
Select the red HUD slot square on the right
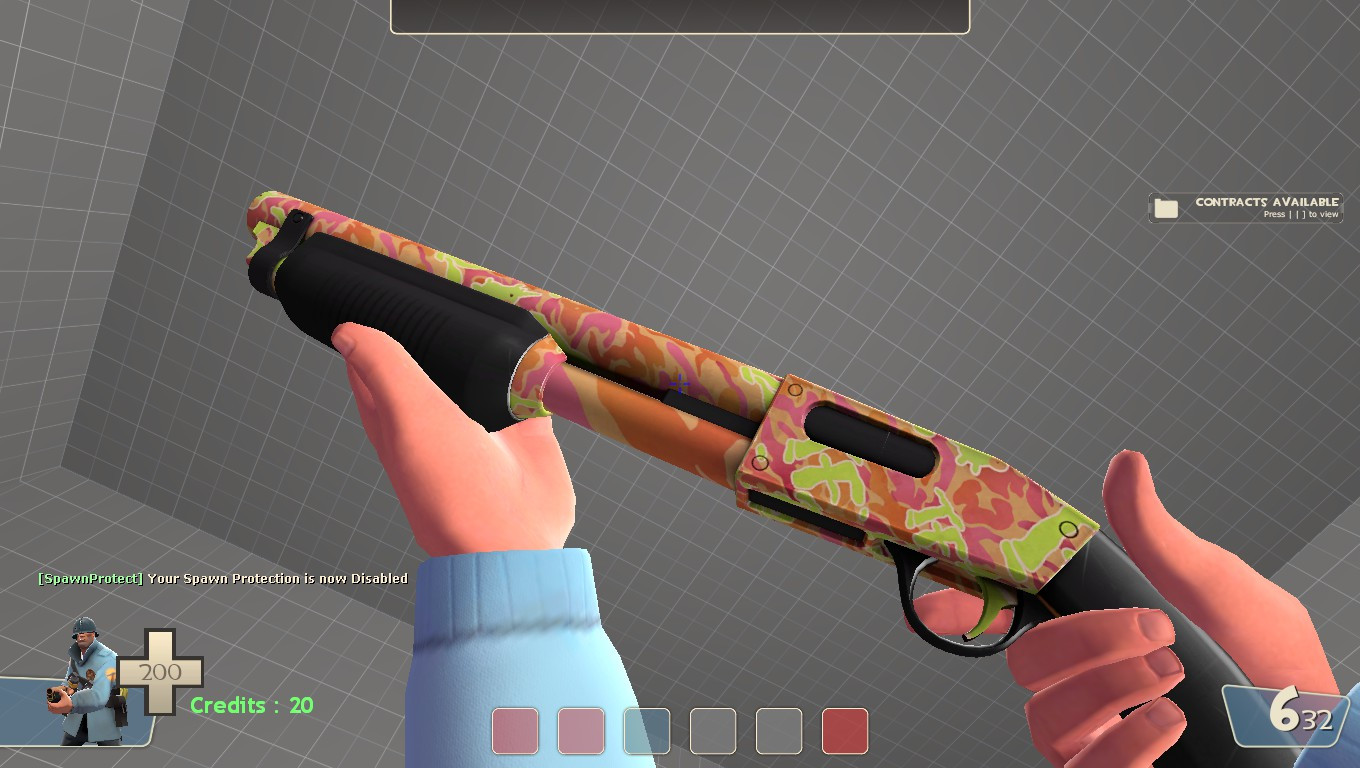tap(844, 731)
